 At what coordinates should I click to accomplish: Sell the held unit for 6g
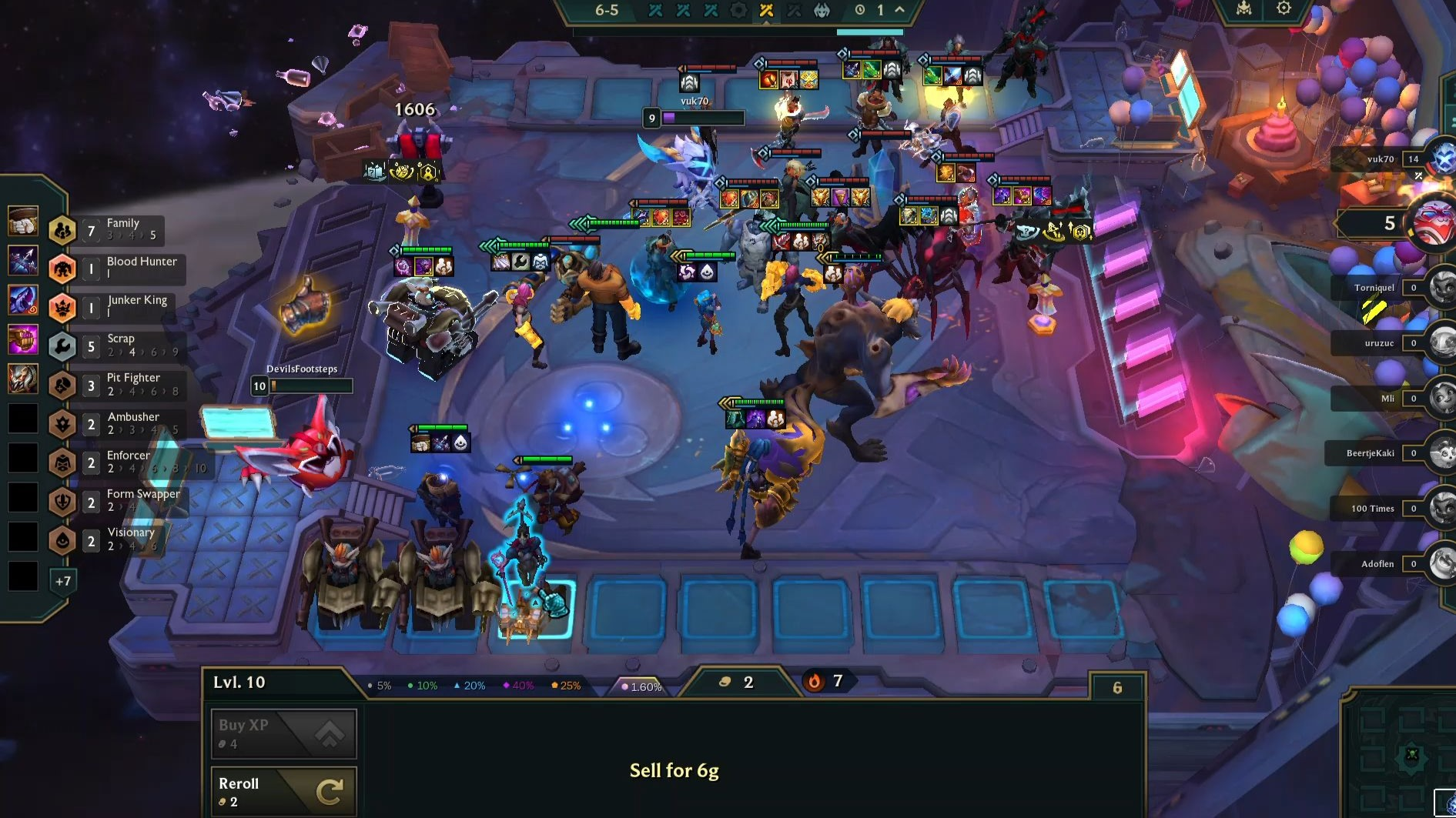674,770
